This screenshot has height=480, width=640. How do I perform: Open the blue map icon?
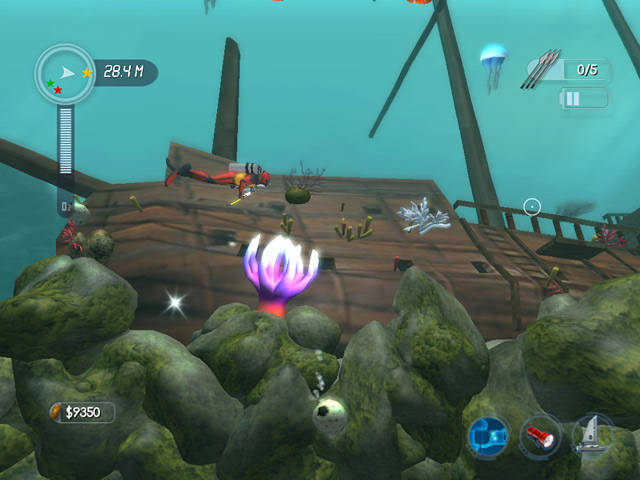click(x=489, y=437)
